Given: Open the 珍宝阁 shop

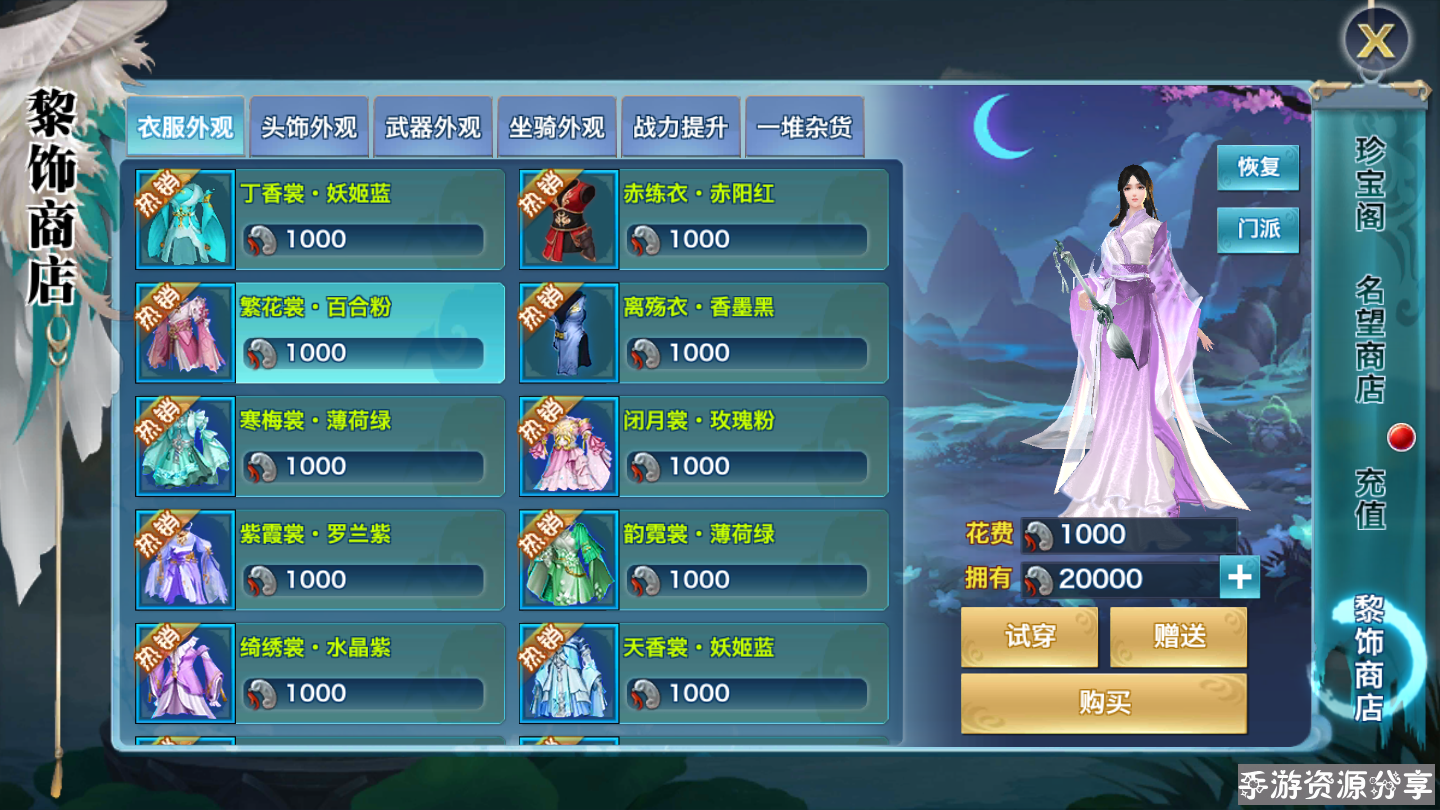Looking at the screenshot, I should click(x=1370, y=184).
